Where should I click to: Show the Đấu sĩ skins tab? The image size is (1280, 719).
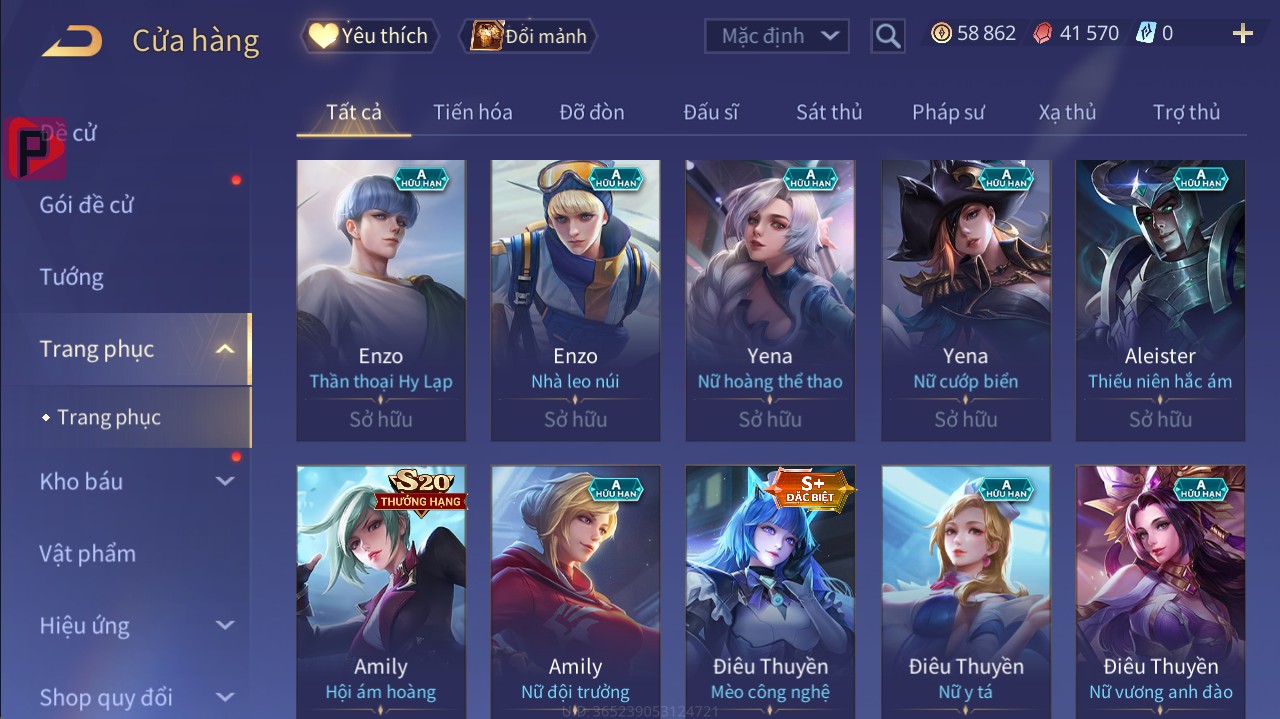coord(711,112)
